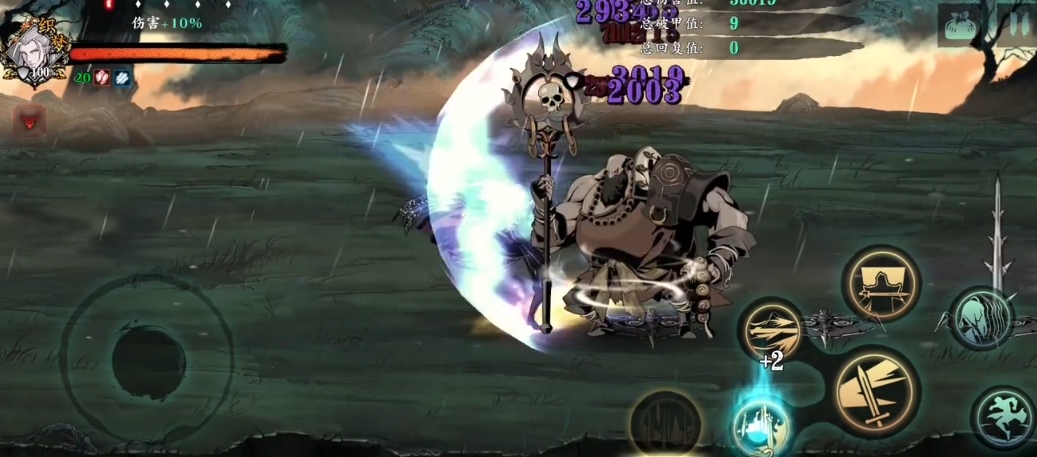Screen dimensions: 1037x457
Task: Tap the red demon mask icon
Action: [x=29, y=121]
